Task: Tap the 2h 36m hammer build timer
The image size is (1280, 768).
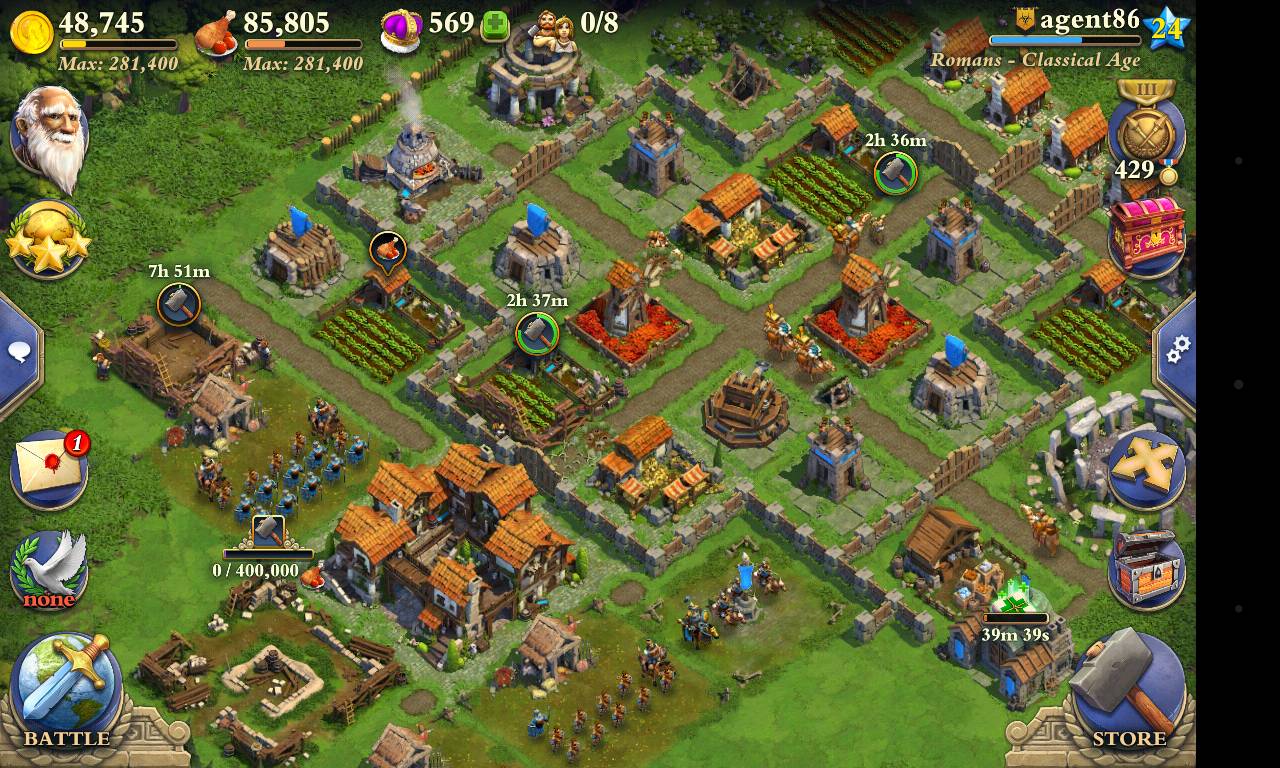Action: [895, 173]
